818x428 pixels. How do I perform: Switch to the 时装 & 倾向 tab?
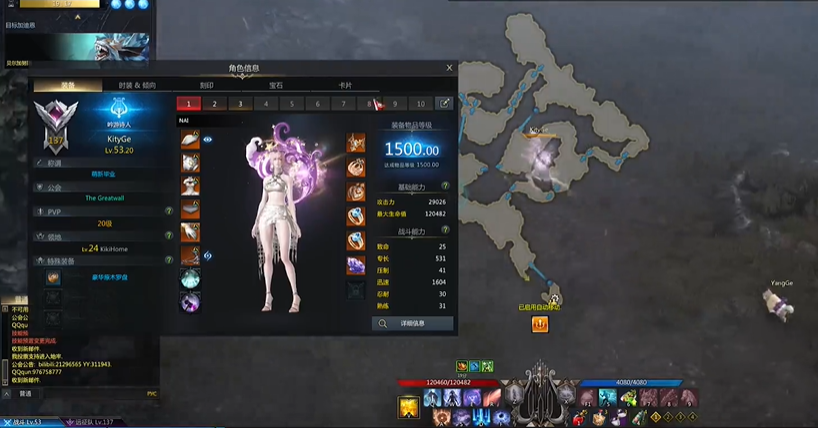coord(137,85)
